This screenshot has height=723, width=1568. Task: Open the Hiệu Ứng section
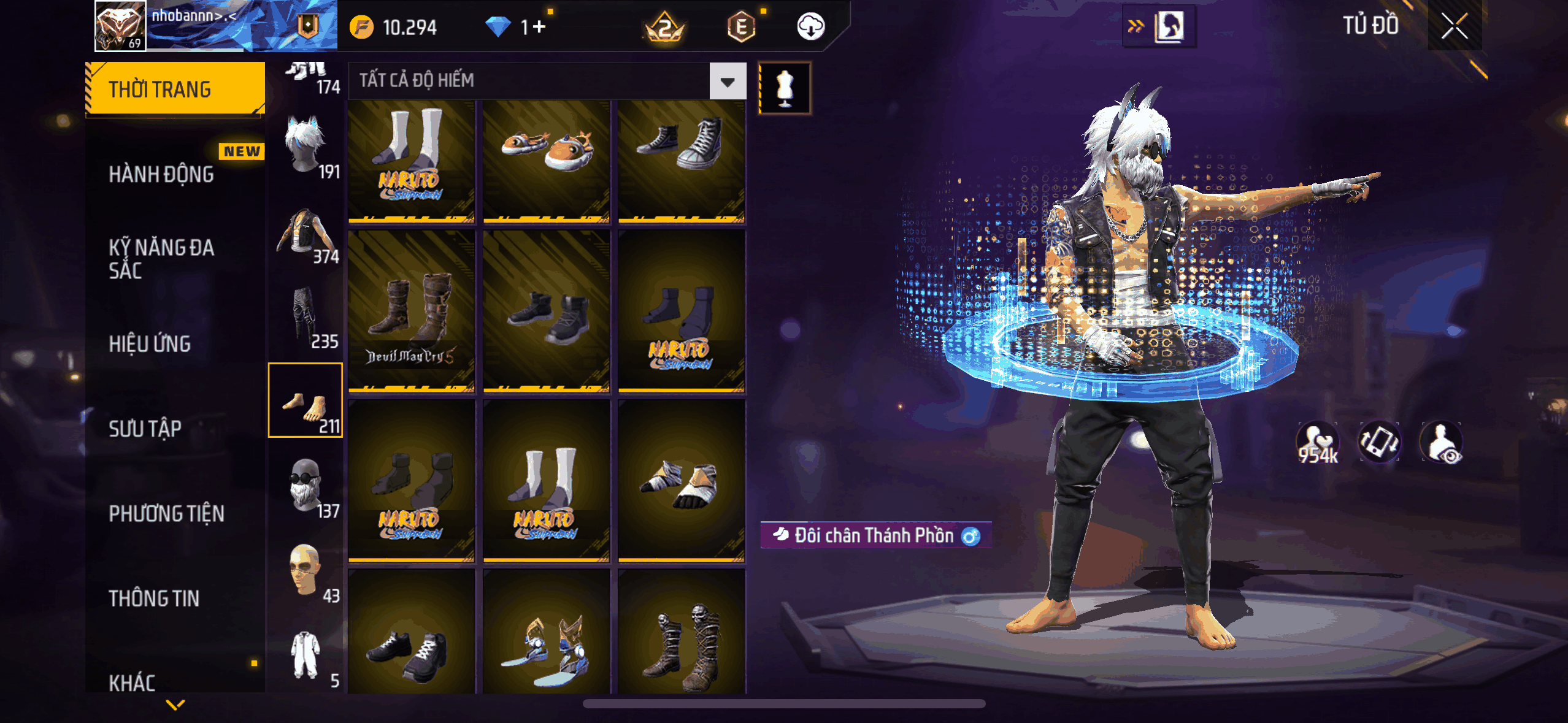[150, 344]
